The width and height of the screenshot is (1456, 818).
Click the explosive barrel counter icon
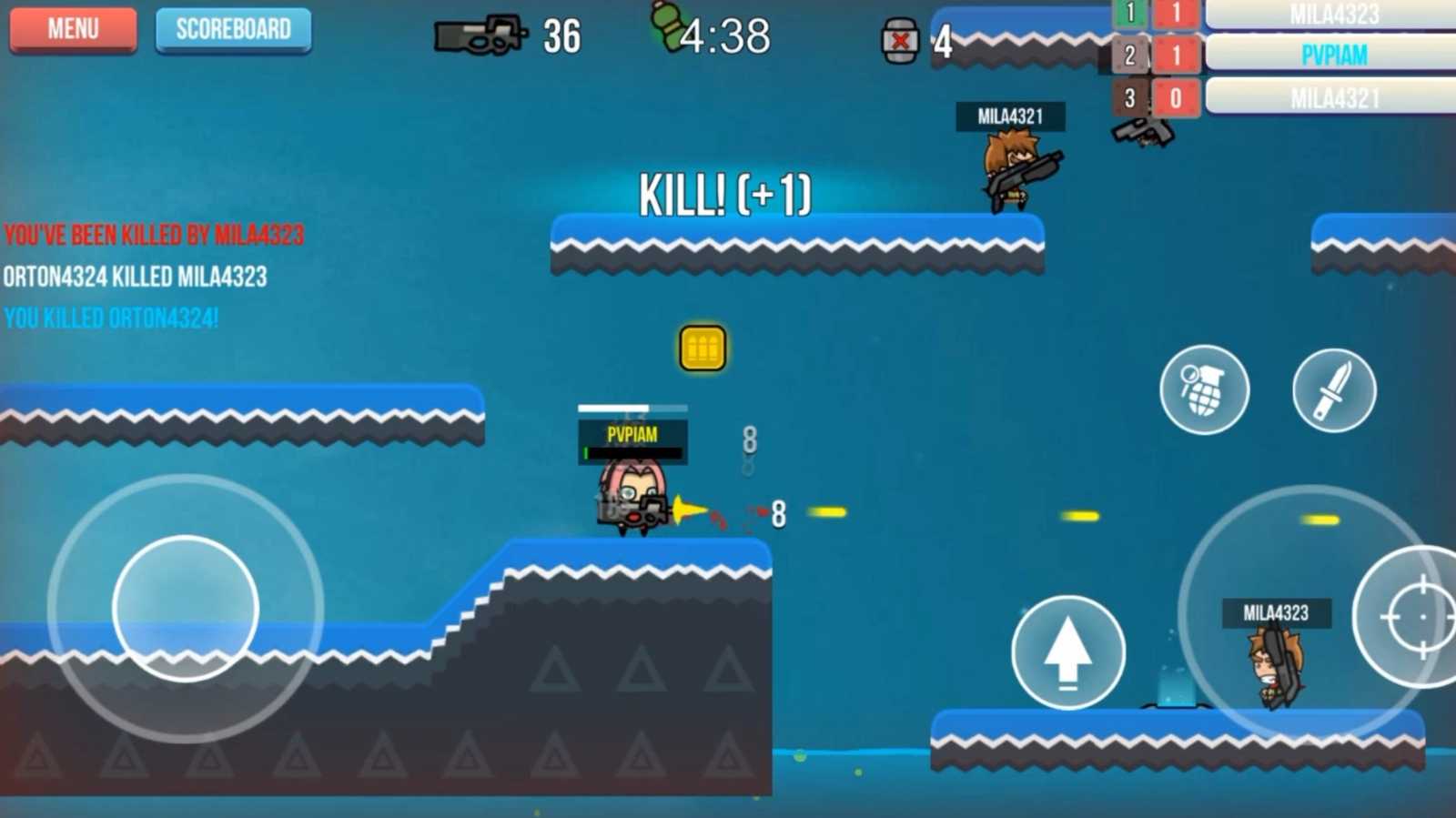(x=899, y=40)
